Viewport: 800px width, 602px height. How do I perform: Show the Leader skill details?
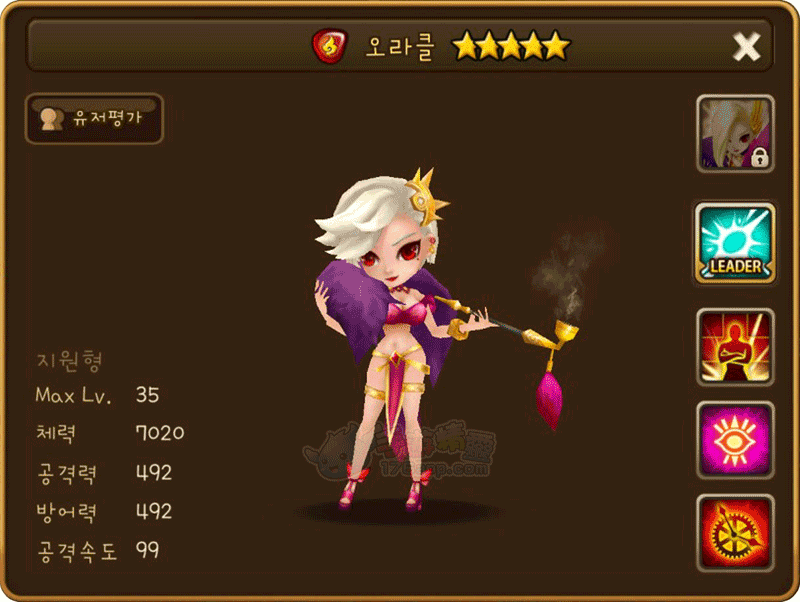tap(735, 242)
